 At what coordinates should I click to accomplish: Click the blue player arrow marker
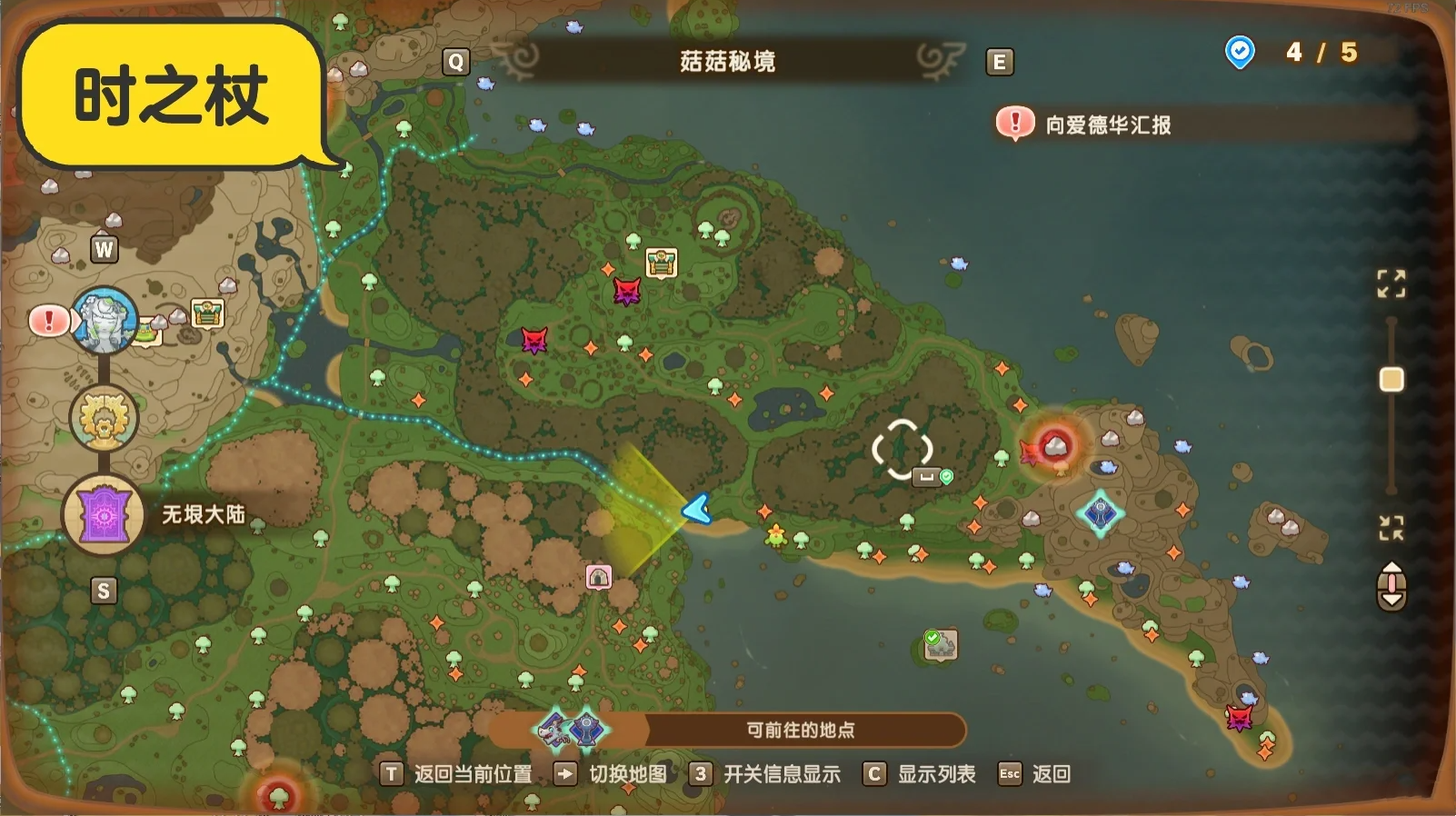coord(697,509)
